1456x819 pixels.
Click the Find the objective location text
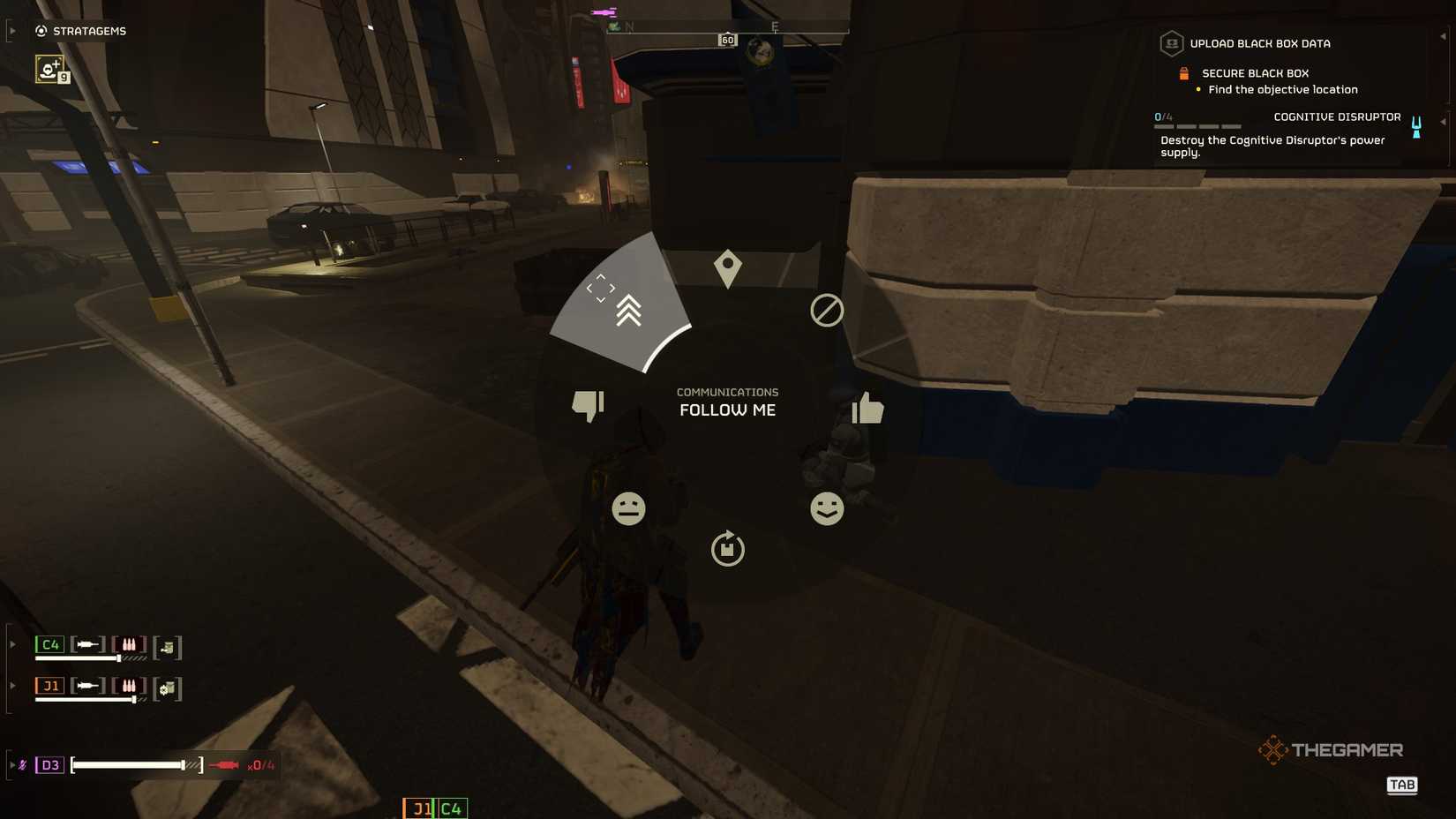[x=1282, y=89]
